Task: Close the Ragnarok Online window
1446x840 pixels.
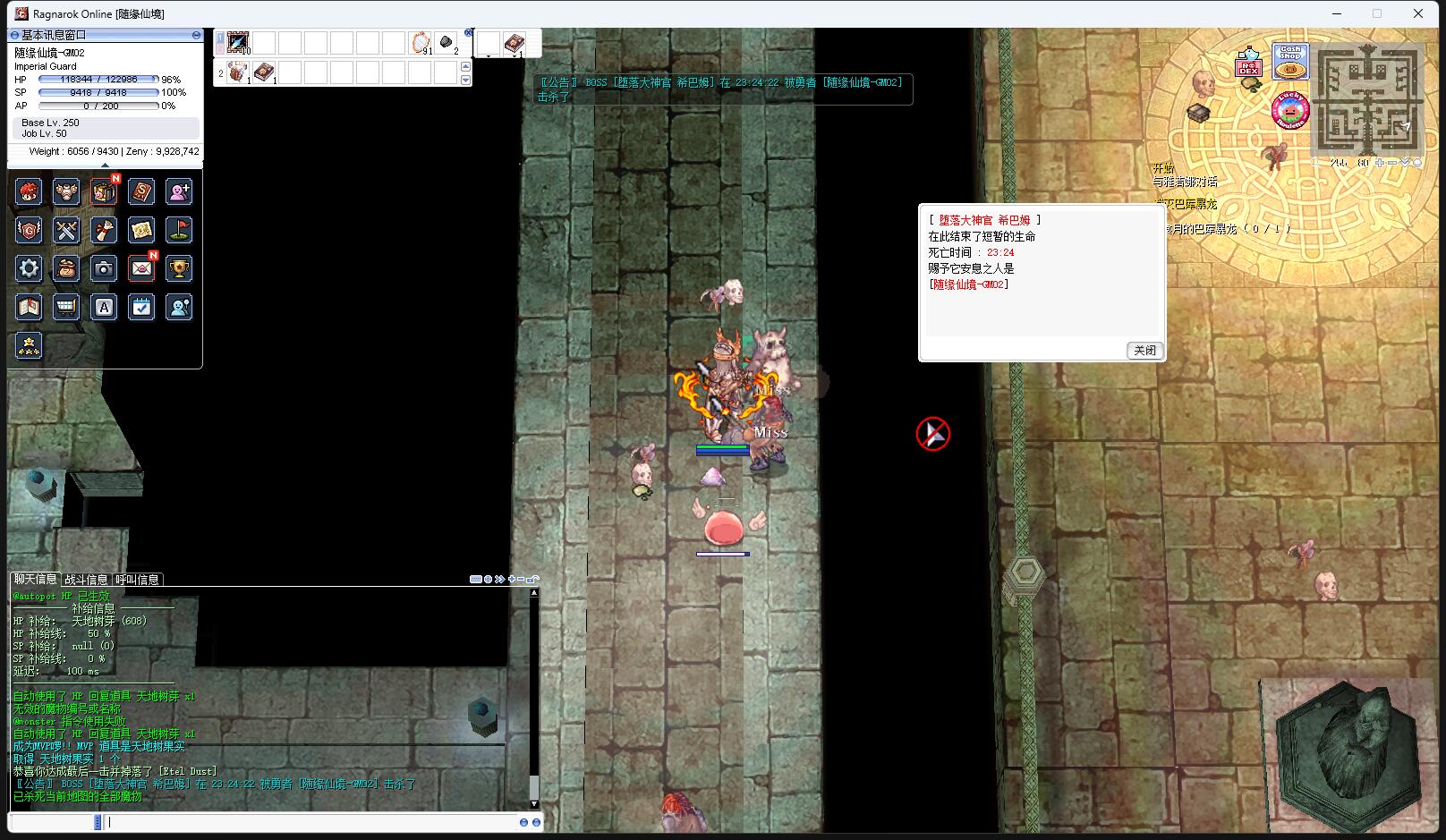Action: click(1418, 13)
